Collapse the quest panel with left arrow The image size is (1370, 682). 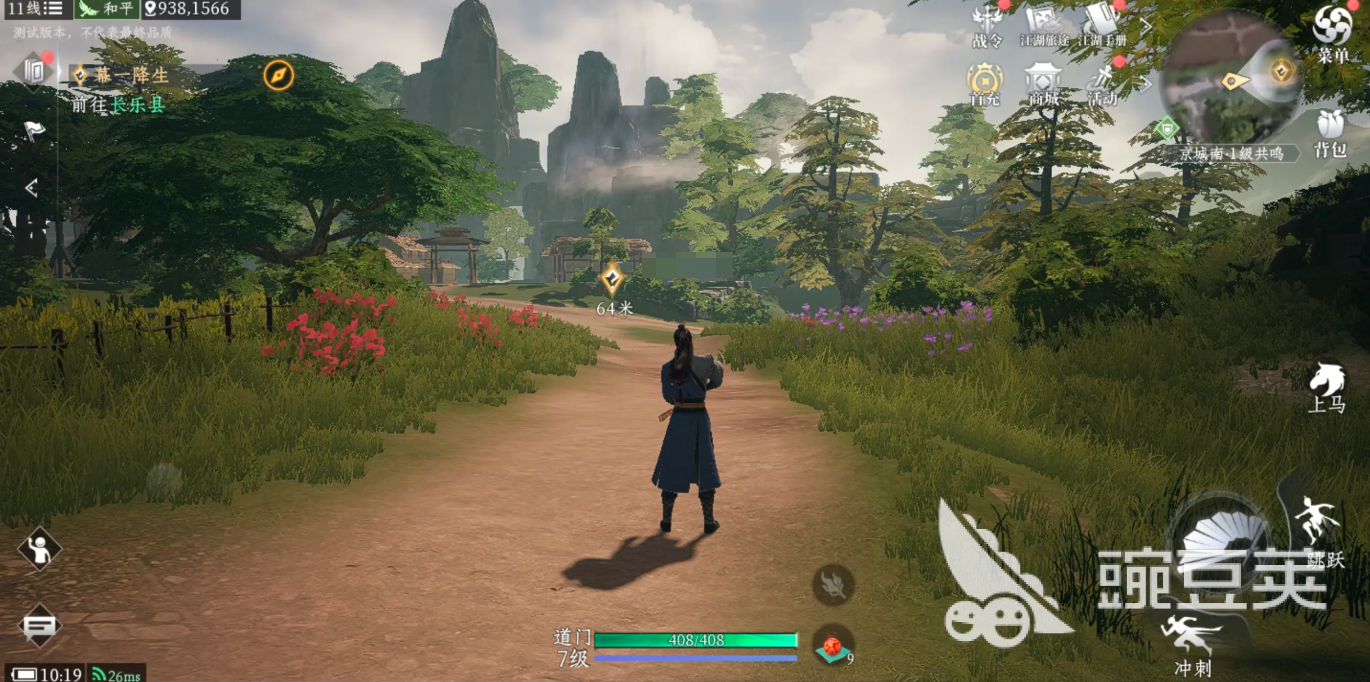[x=31, y=187]
